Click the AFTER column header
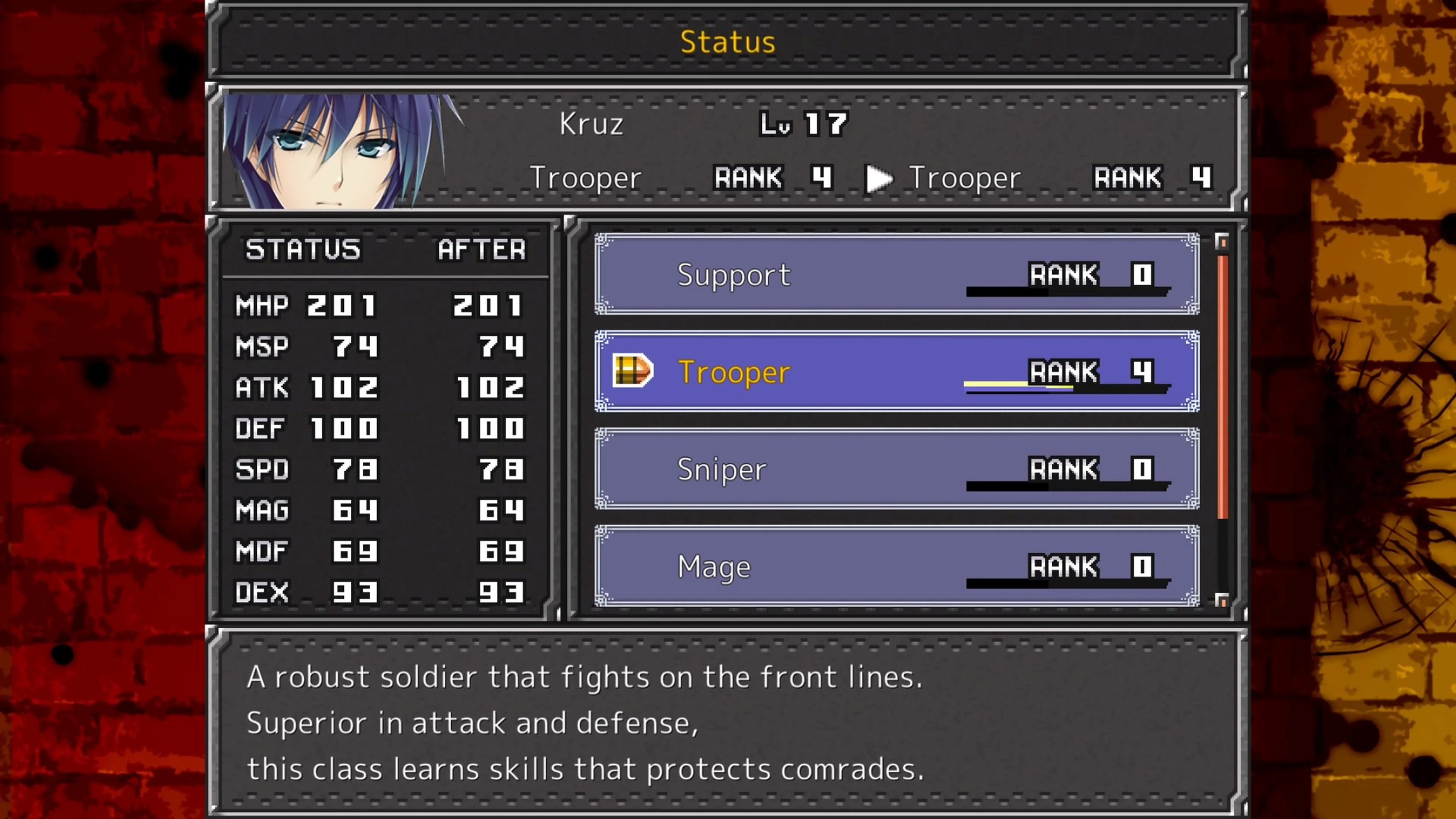The image size is (1456, 819). [x=482, y=249]
